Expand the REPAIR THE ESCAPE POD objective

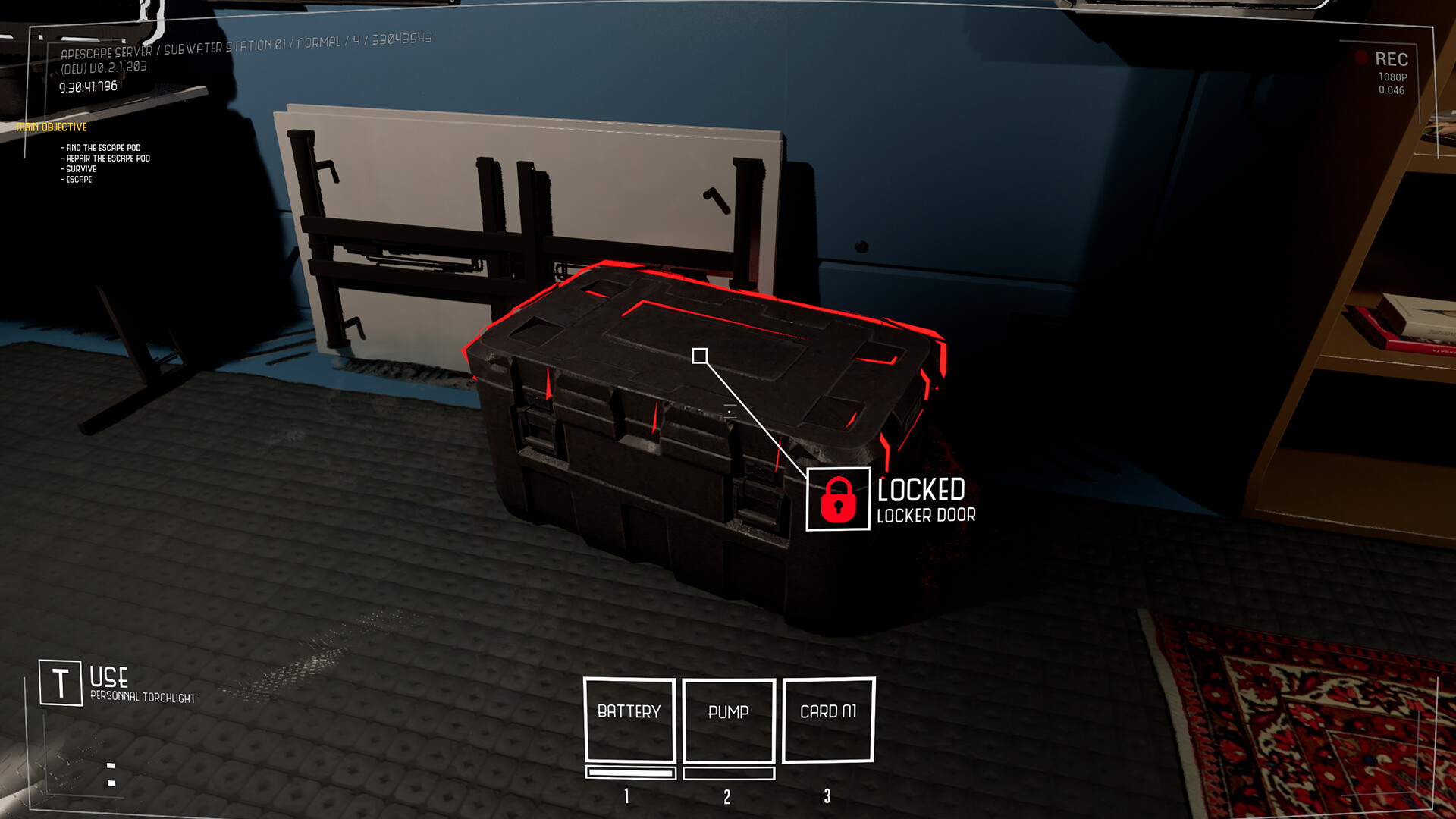tap(106, 158)
